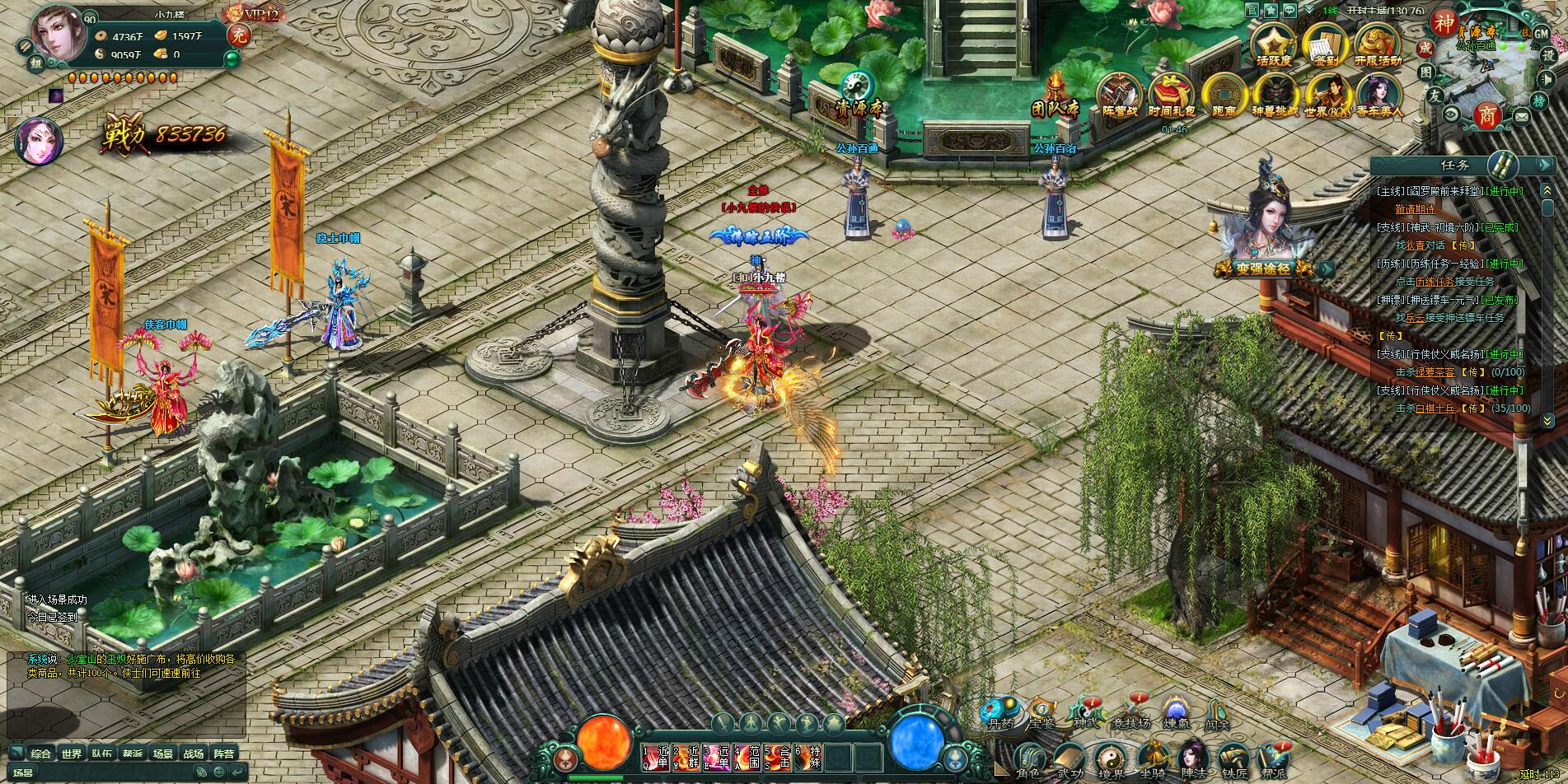1568x784 pixels.
Task: Collapse chat window with corner arrow
Action: pyautogui.click(x=16, y=752)
